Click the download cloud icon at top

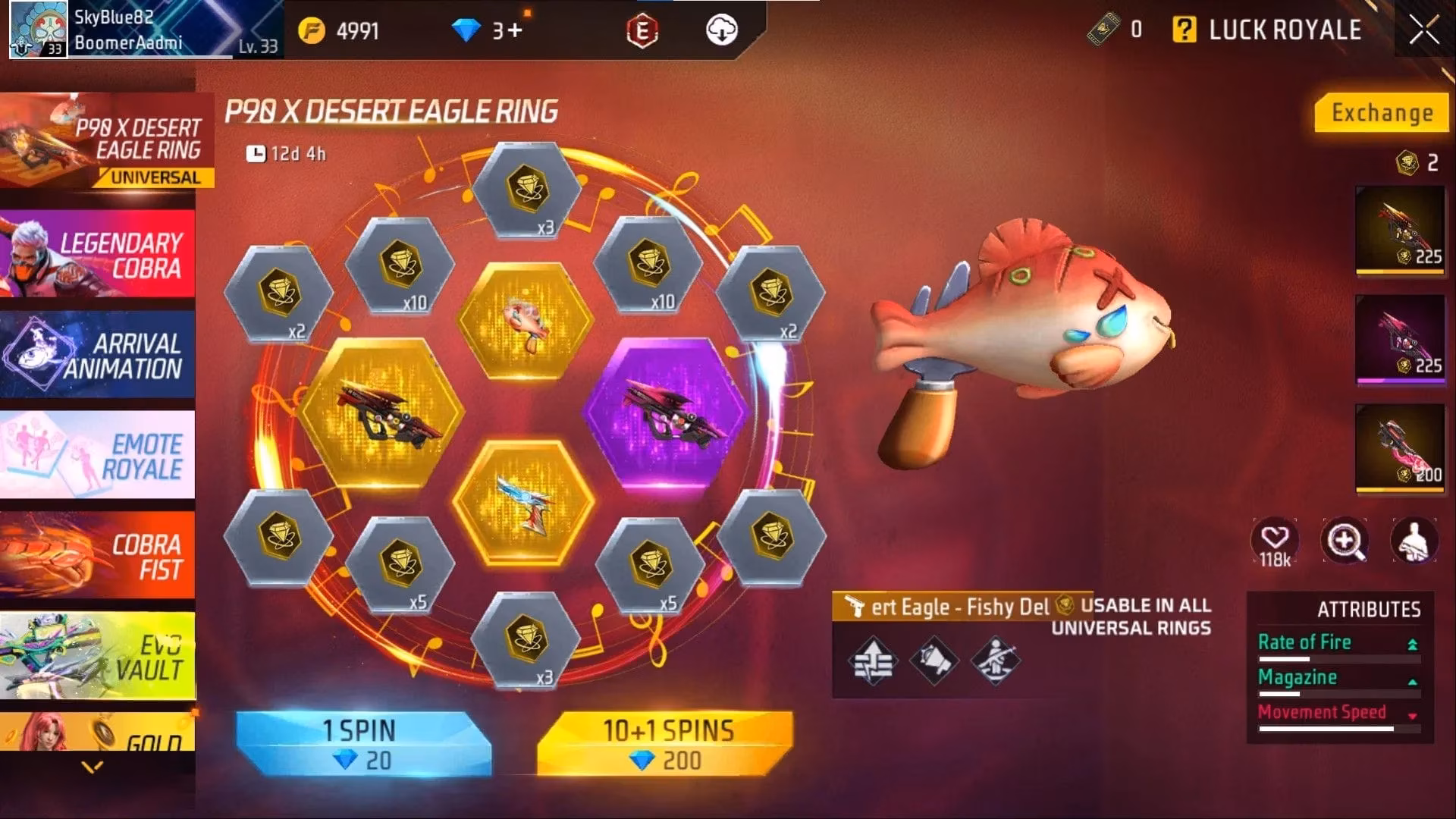[x=722, y=30]
